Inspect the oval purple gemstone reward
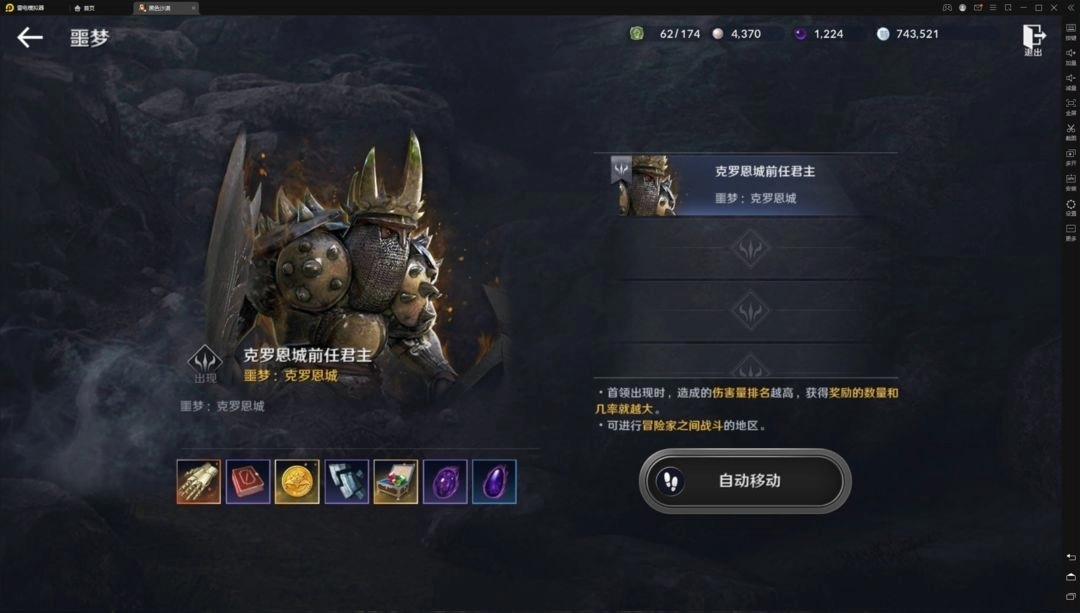 494,482
